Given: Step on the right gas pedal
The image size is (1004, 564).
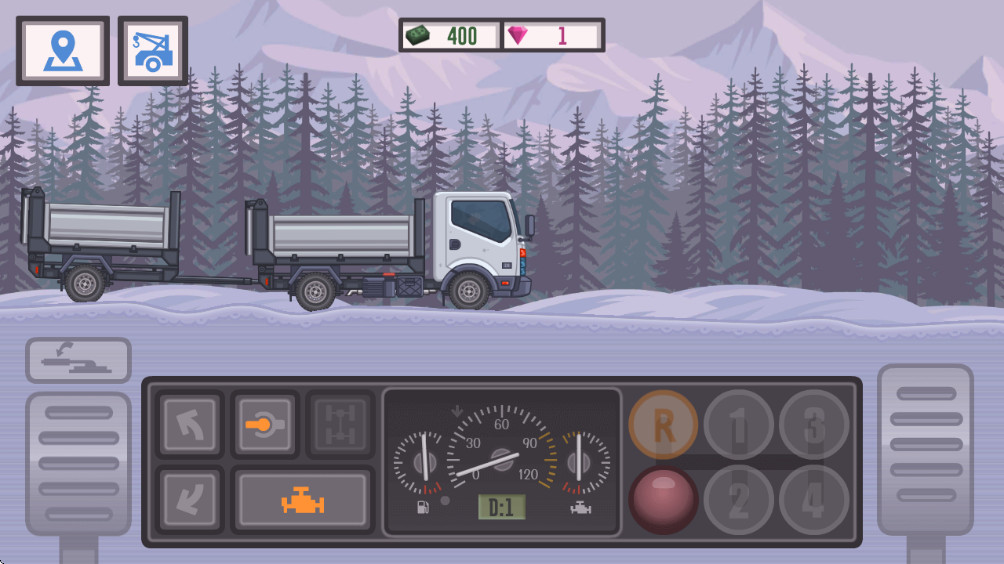Looking at the screenshot, I should point(925,450).
